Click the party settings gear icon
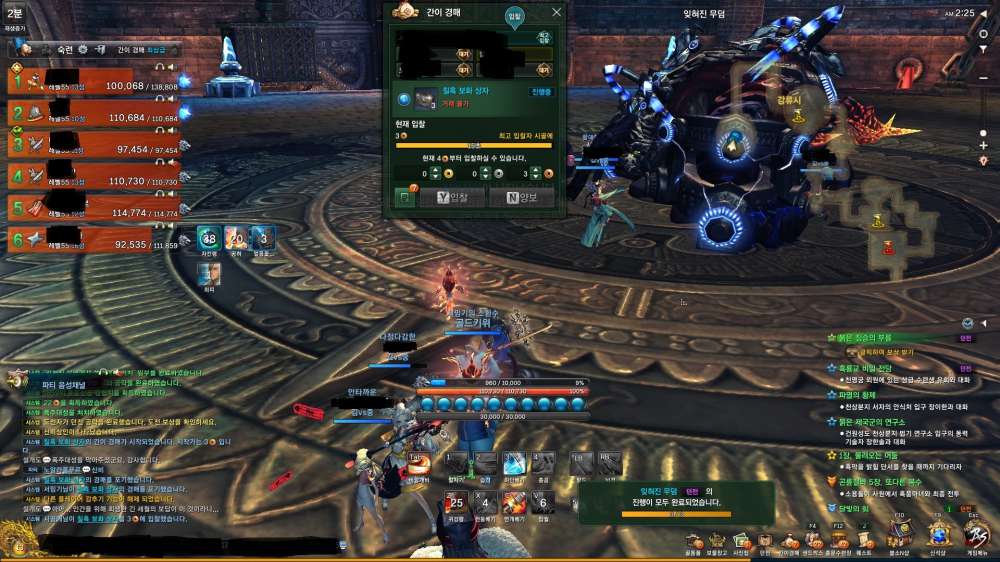The image size is (1000, 562). point(84,49)
